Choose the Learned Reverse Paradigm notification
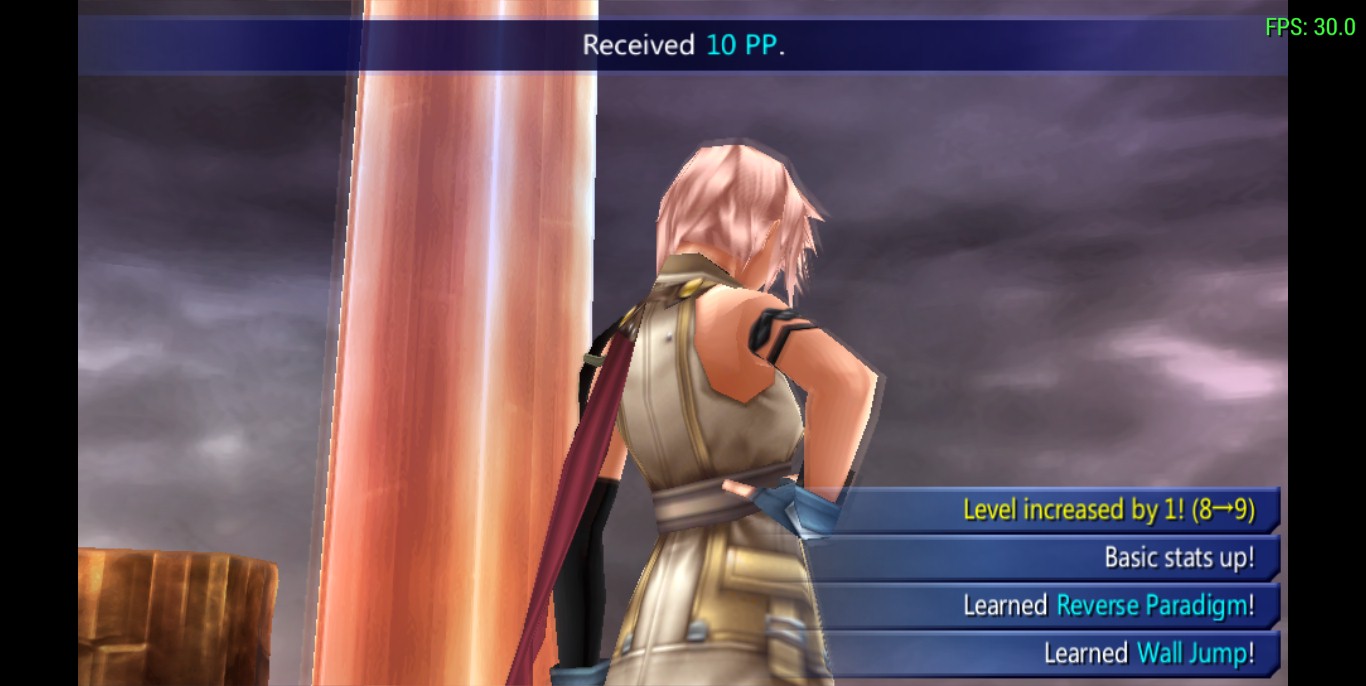 1060,605
